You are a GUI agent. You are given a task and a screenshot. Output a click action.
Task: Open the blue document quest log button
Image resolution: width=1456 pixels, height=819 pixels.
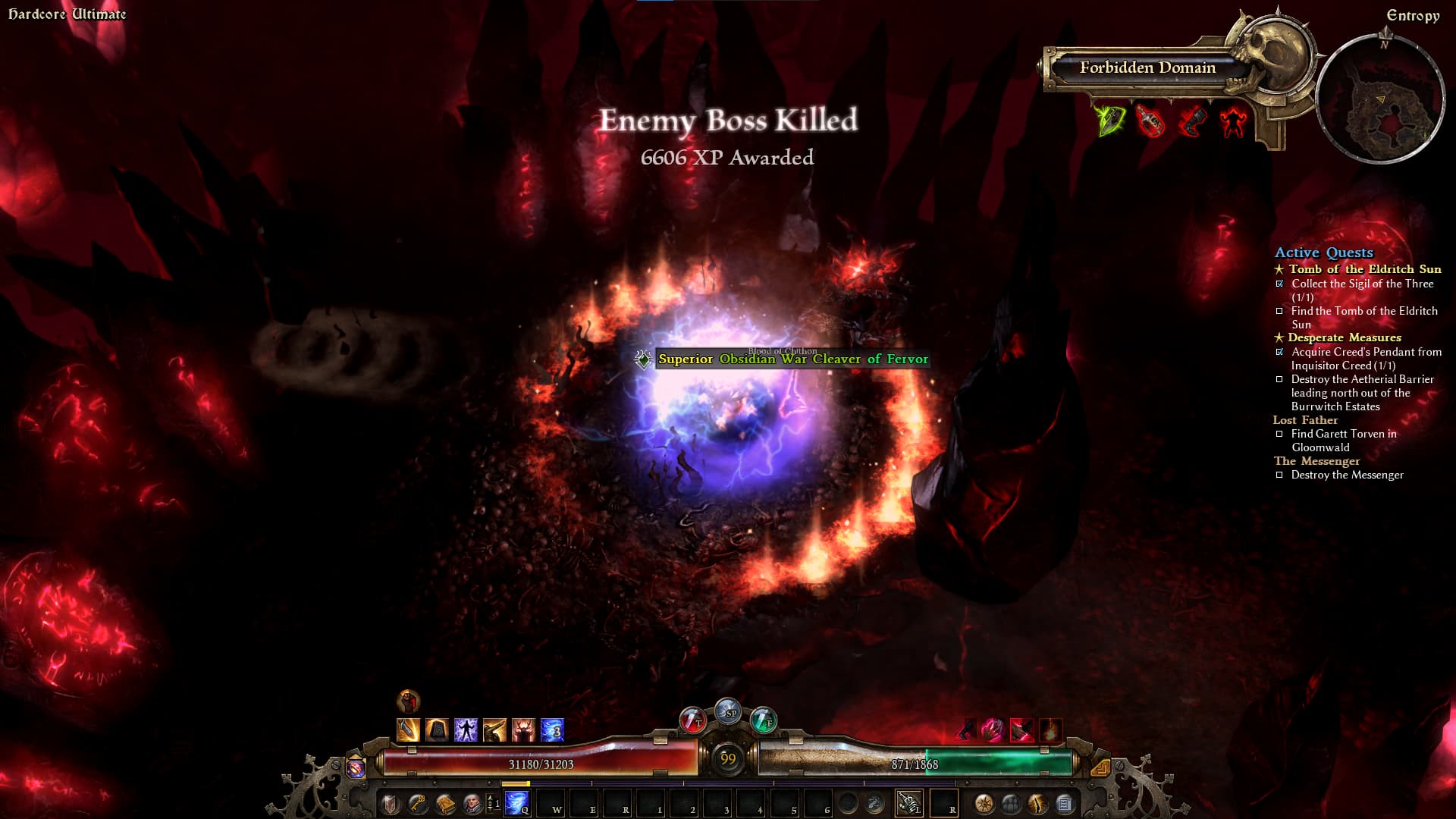tap(1064, 803)
